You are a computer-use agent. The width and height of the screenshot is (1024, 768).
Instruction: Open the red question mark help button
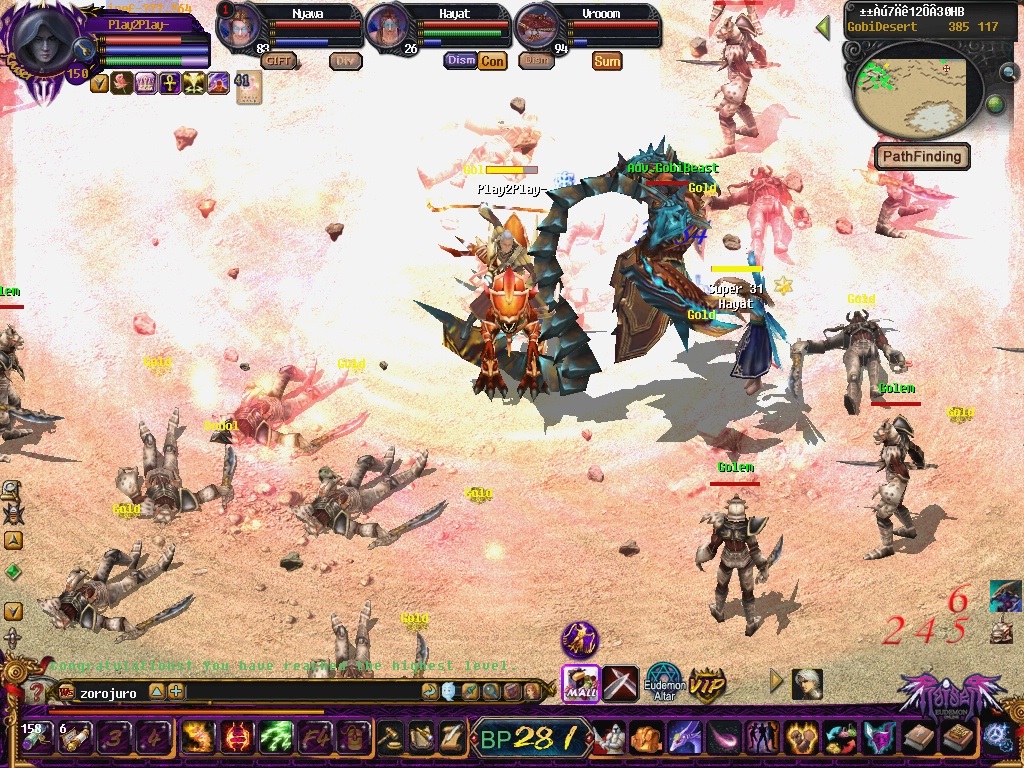pos(37,692)
